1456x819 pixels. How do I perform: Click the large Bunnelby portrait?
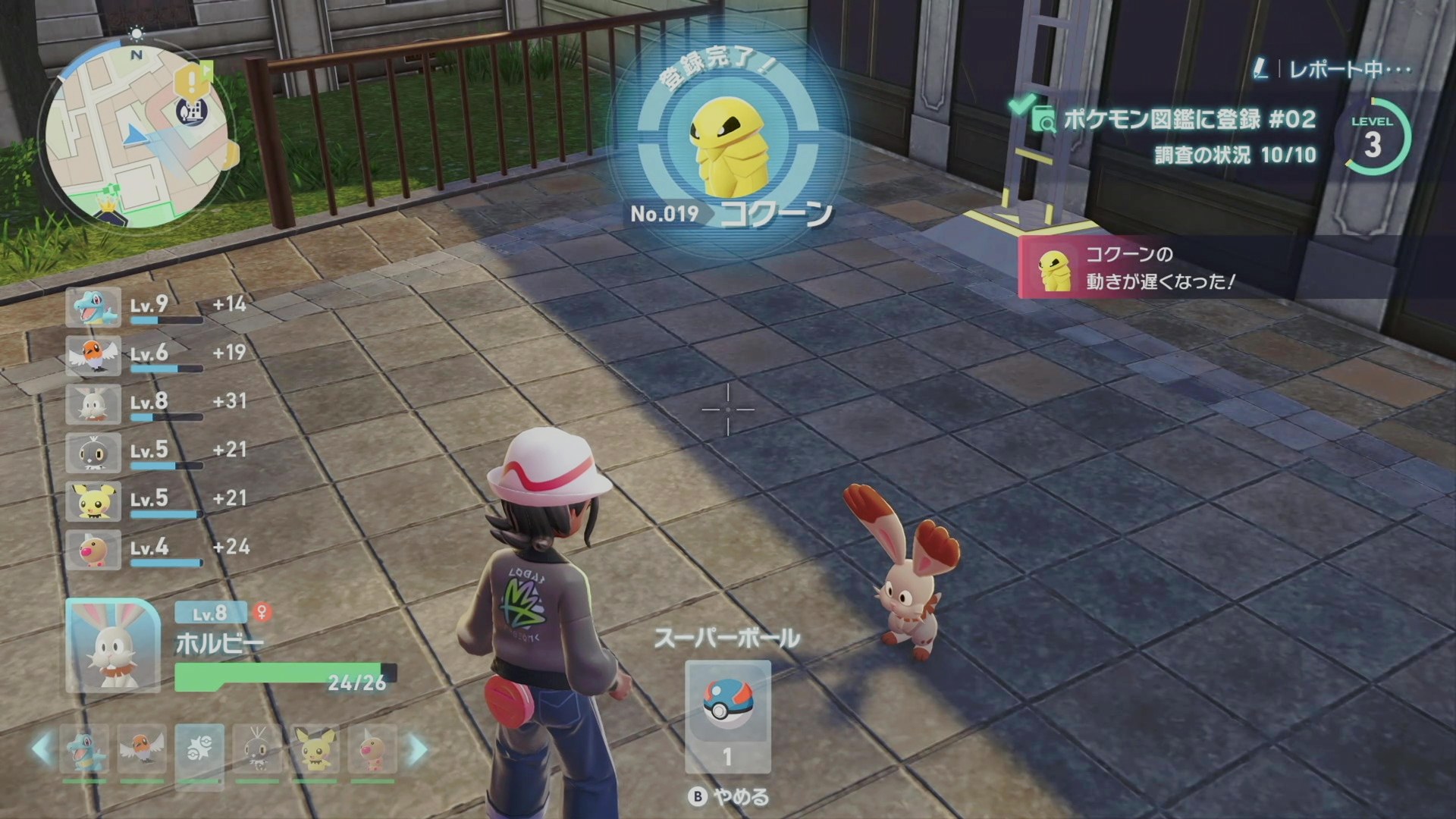point(113,646)
